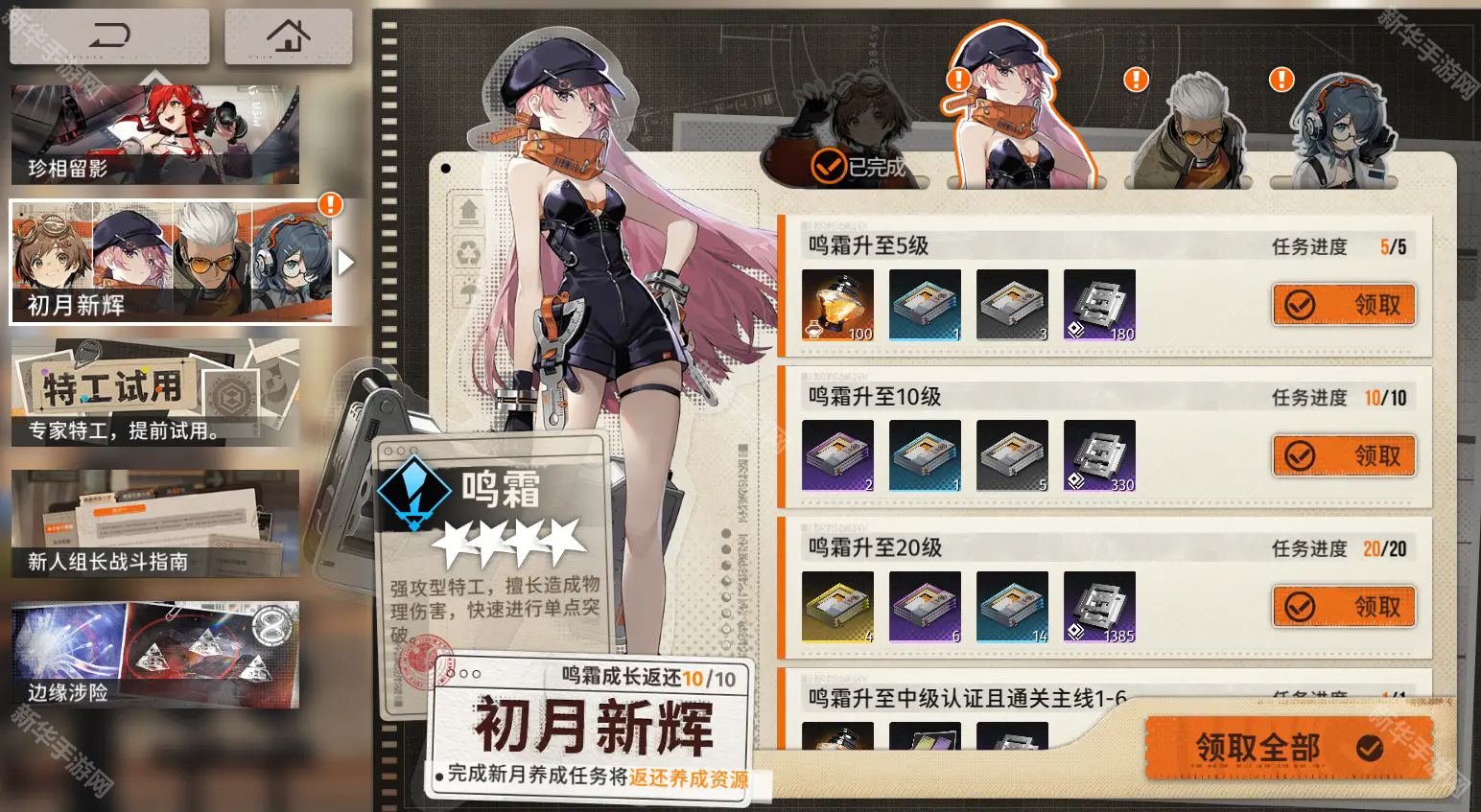The width and height of the screenshot is (1481, 812).
Task: Claim the 鸣霜升至10级 reward
Action: 1343,455
